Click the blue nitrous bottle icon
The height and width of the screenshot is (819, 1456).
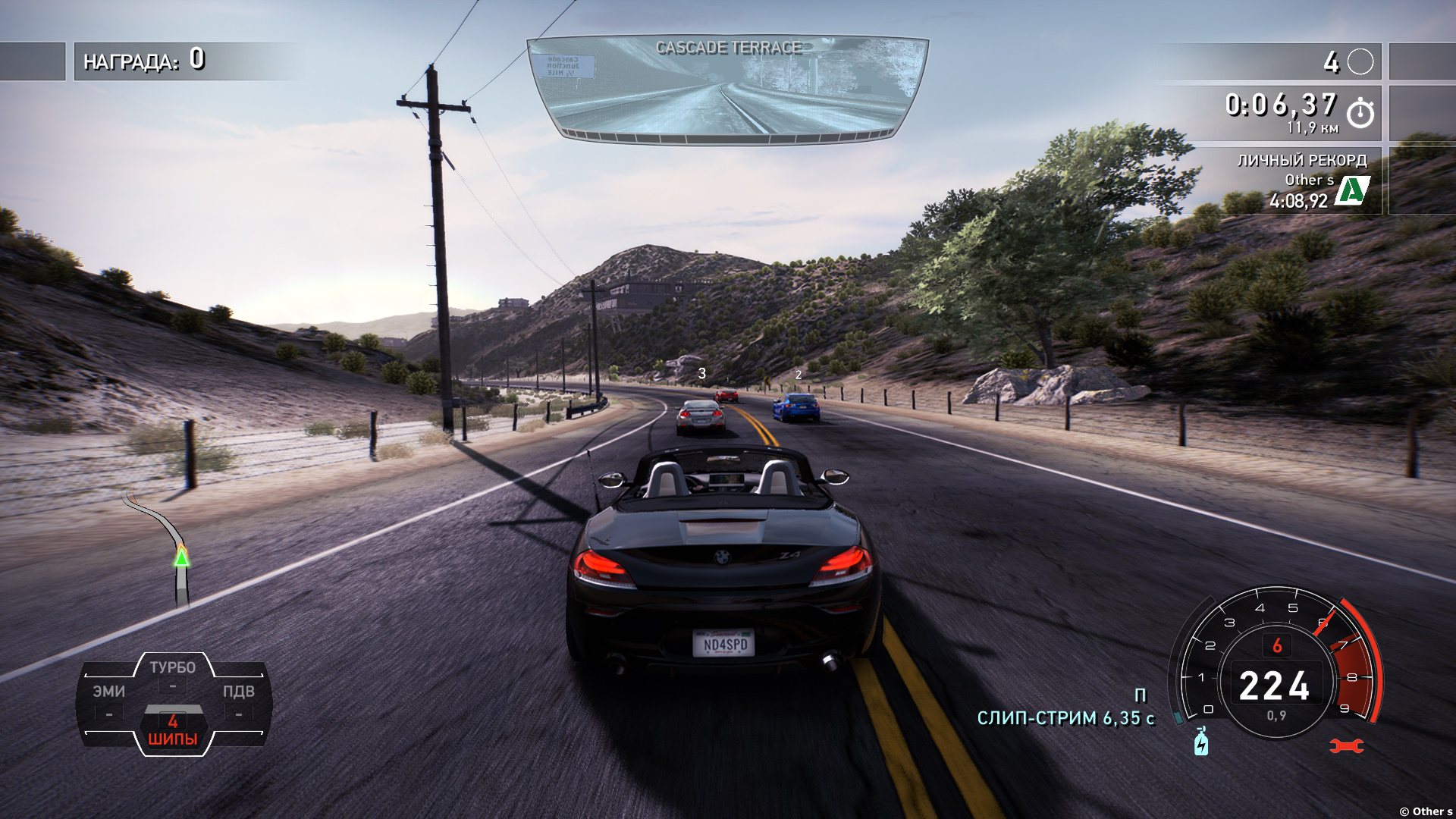click(1201, 742)
